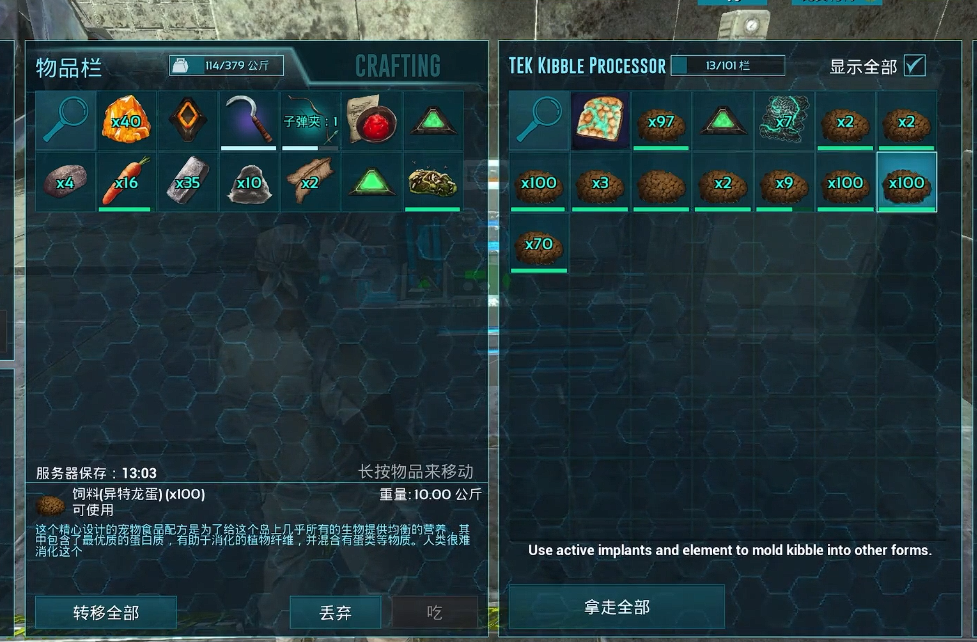977x642 pixels.
Task: Select the feather stack of 2
Action: coord(310,182)
